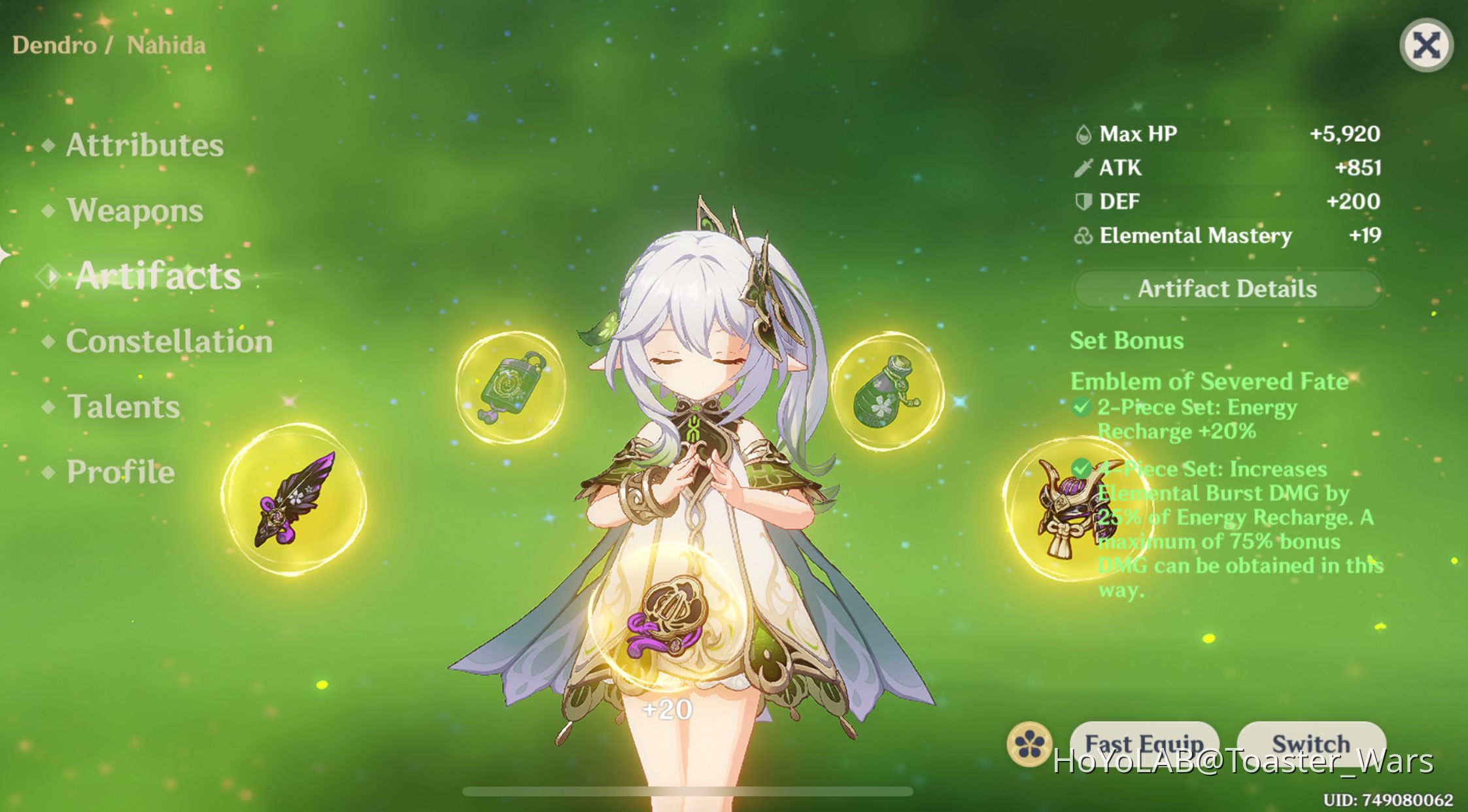Open Artifact Details
Viewport: 1468px width, 812px height.
tap(1228, 289)
